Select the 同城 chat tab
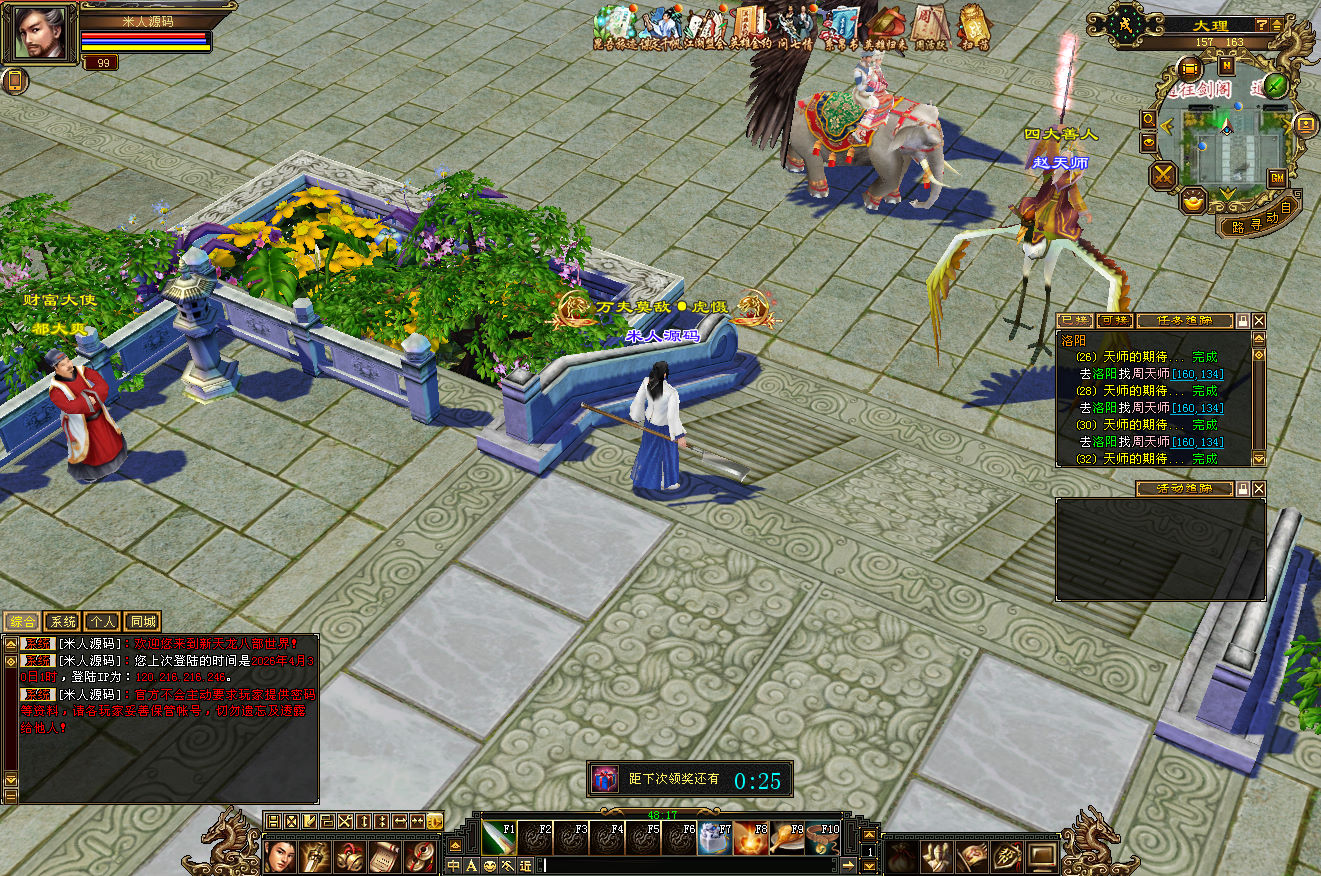Viewport: 1321px width, 876px height. tap(142, 622)
